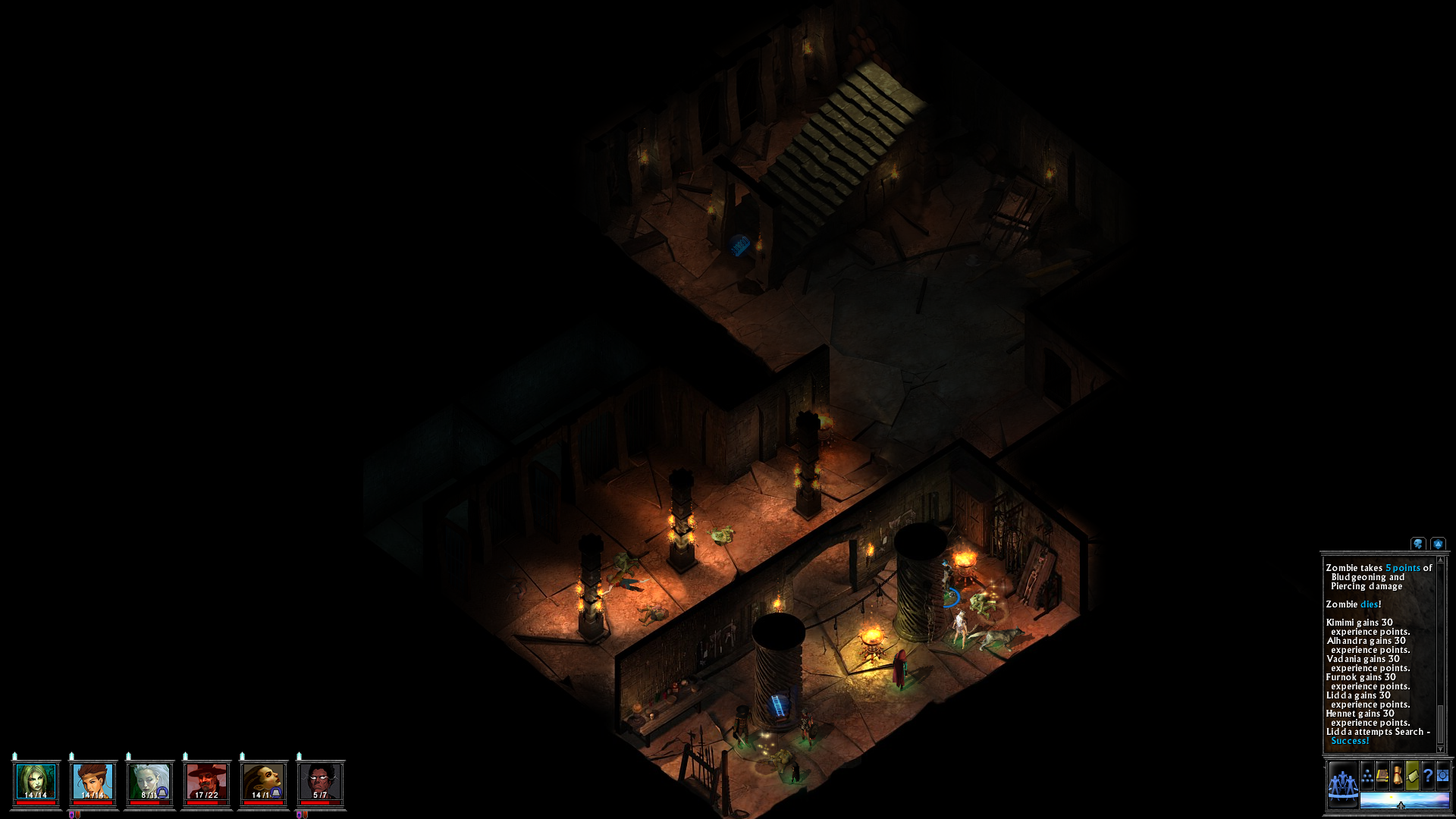Open the Logbook book icon
This screenshot has height=819, width=1456.
coord(1382,774)
